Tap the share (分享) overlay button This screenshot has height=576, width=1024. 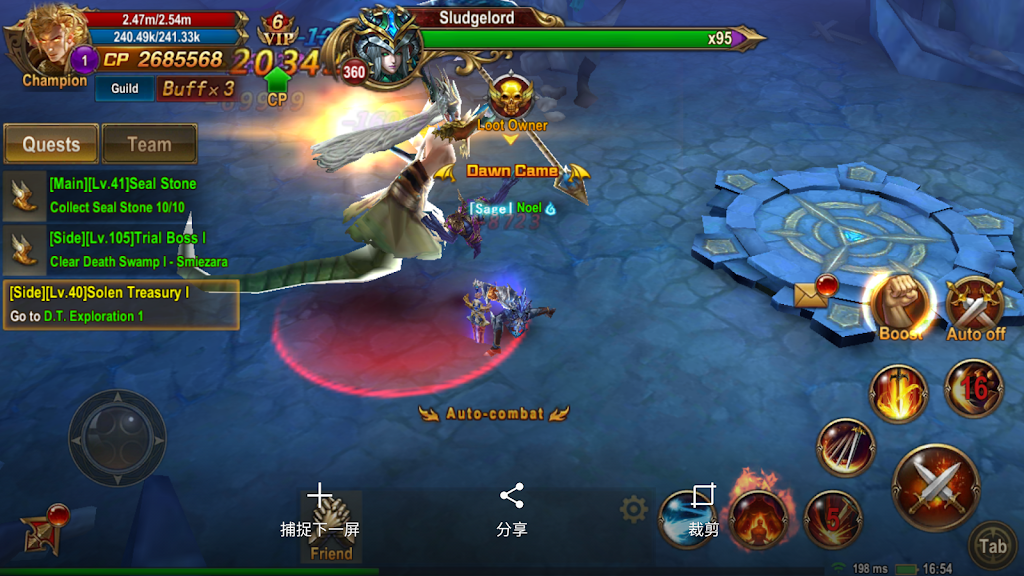(x=512, y=510)
